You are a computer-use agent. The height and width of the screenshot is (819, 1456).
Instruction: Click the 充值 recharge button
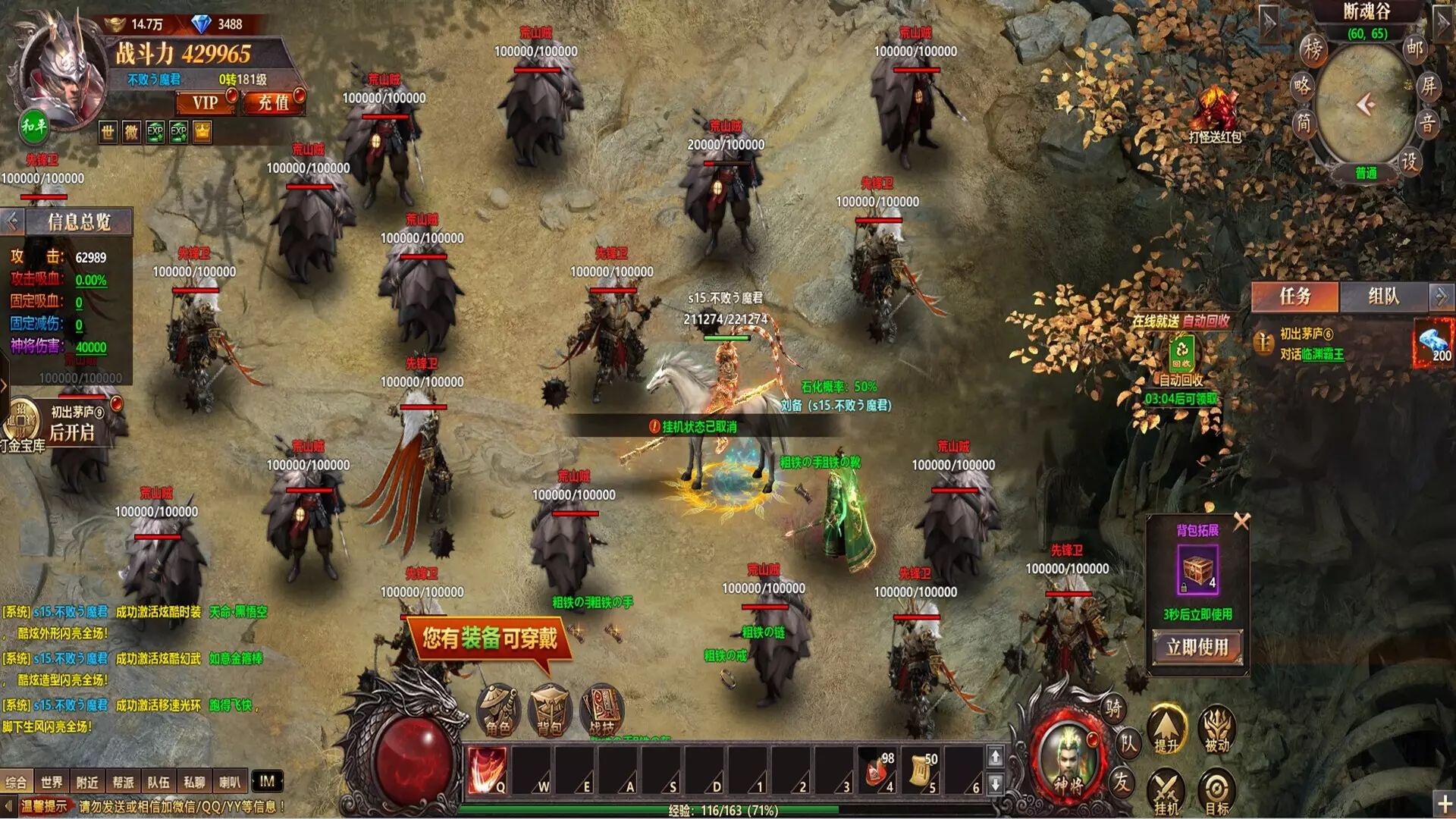click(273, 102)
